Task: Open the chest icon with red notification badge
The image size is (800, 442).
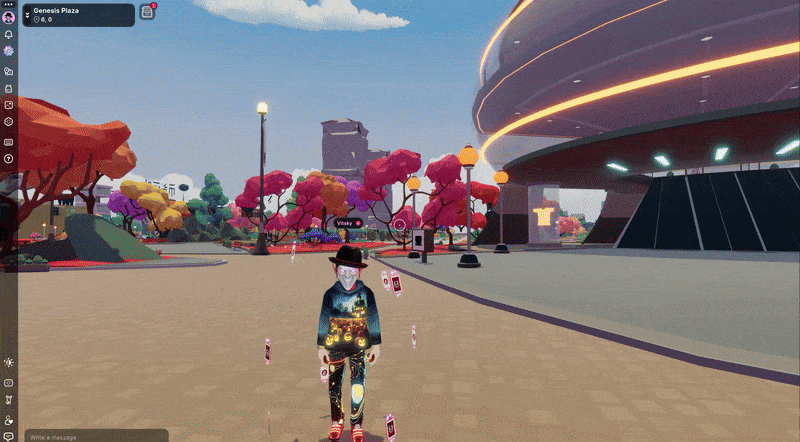Action: pos(148,12)
